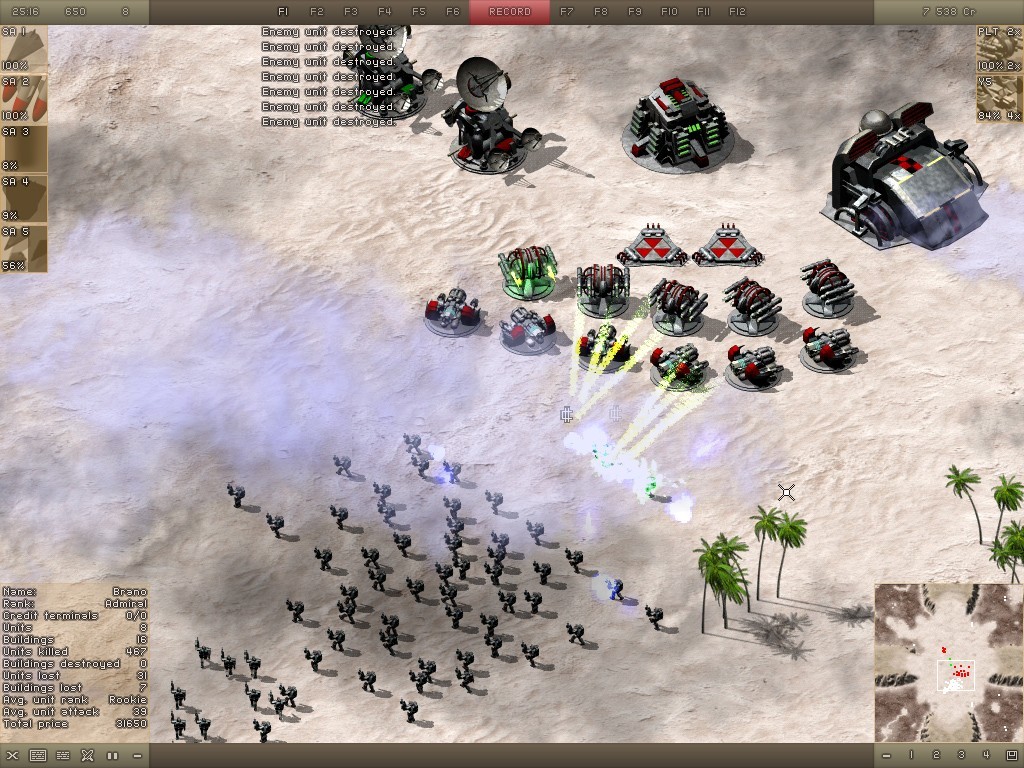
Task: Switch to minimap view preset 1
Action: 911,755
